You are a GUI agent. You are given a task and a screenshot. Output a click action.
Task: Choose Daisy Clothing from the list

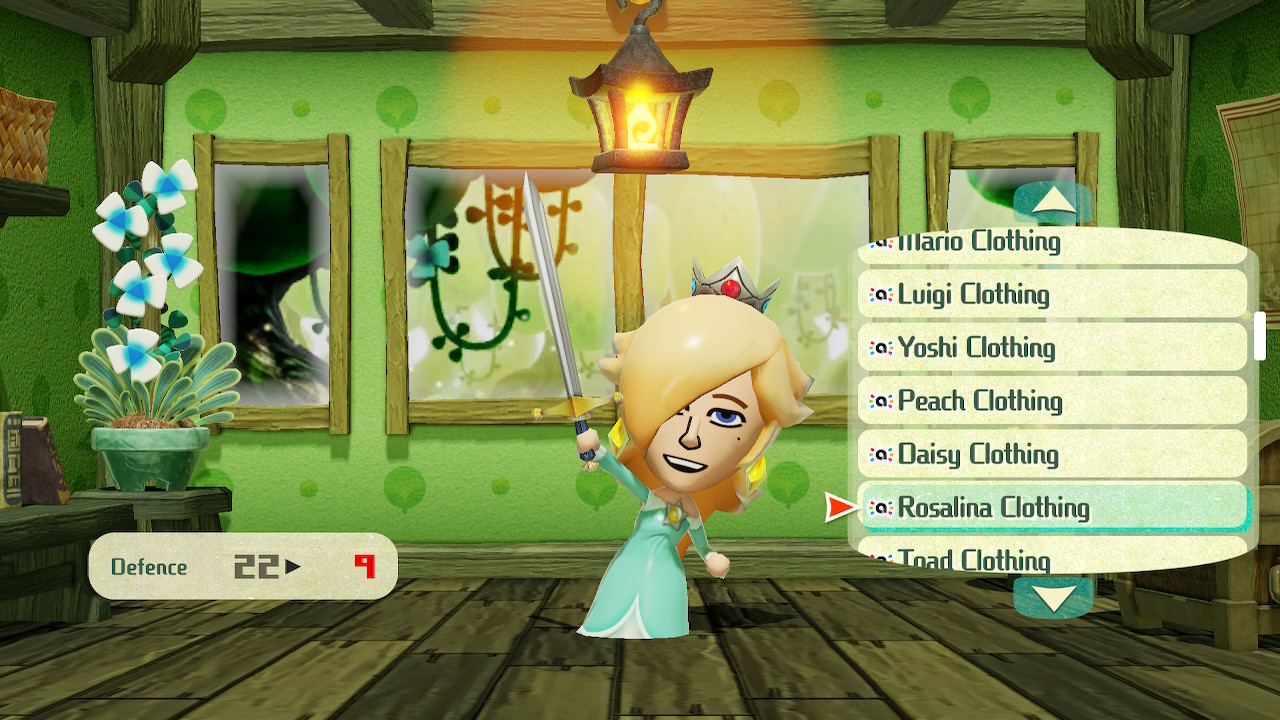[1052, 454]
